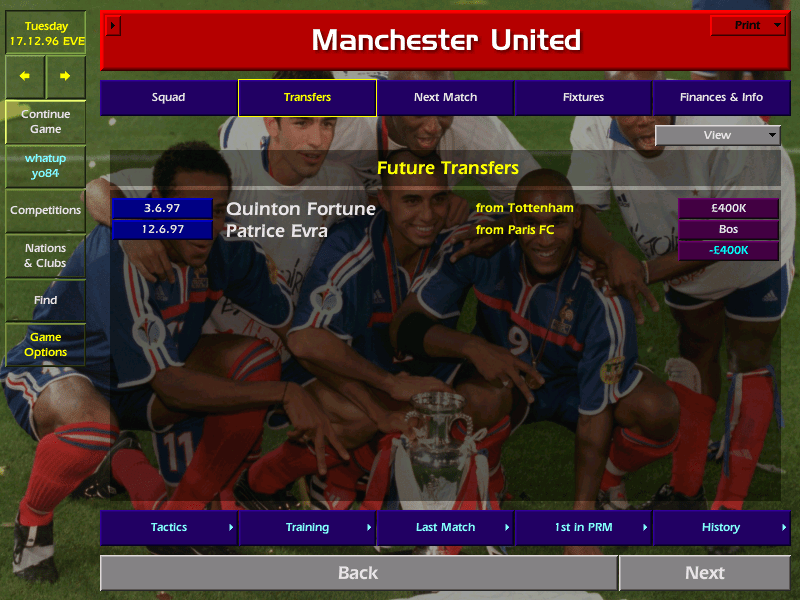This screenshot has height=600, width=800.
Task: Open the Tactics menu
Action: (x=168, y=527)
